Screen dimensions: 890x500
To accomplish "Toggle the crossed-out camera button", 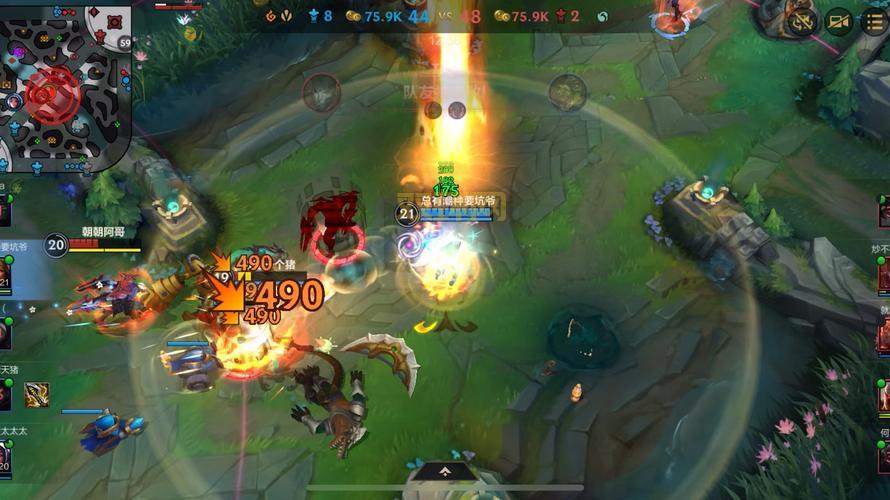I will (838, 22).
